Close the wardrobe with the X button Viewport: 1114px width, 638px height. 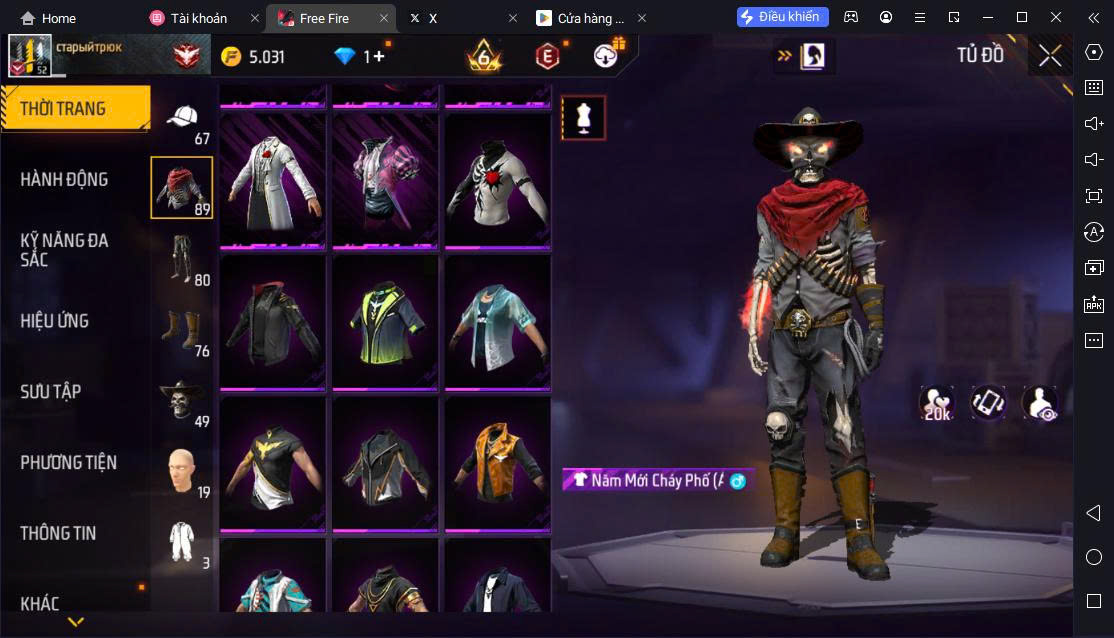pyautogui.click(x=1049, y=56)
